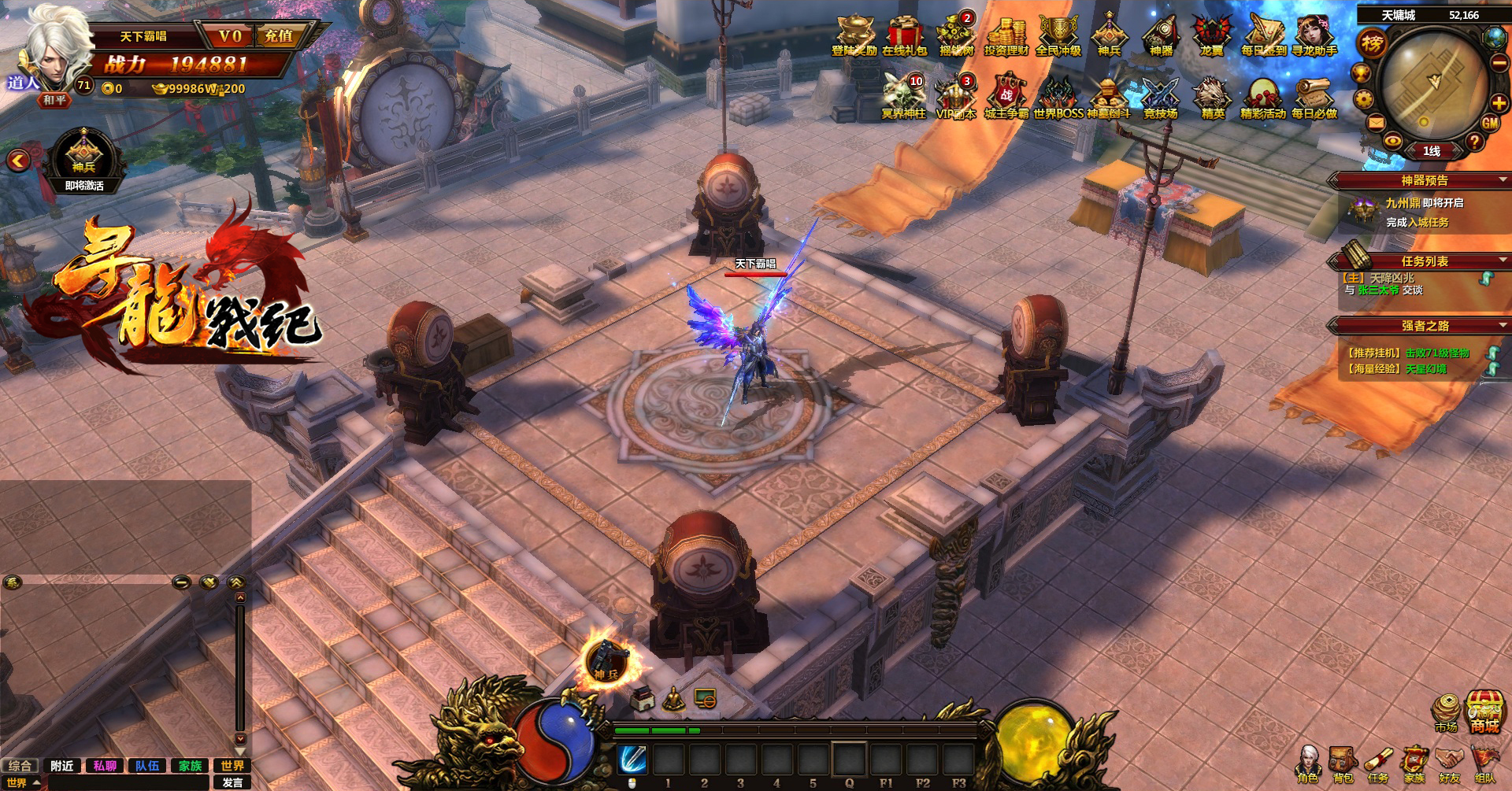The width and height of the screenshot is (1512, 791).
Task: Follow the 张三太爷 quest link
Action: 1378,290
